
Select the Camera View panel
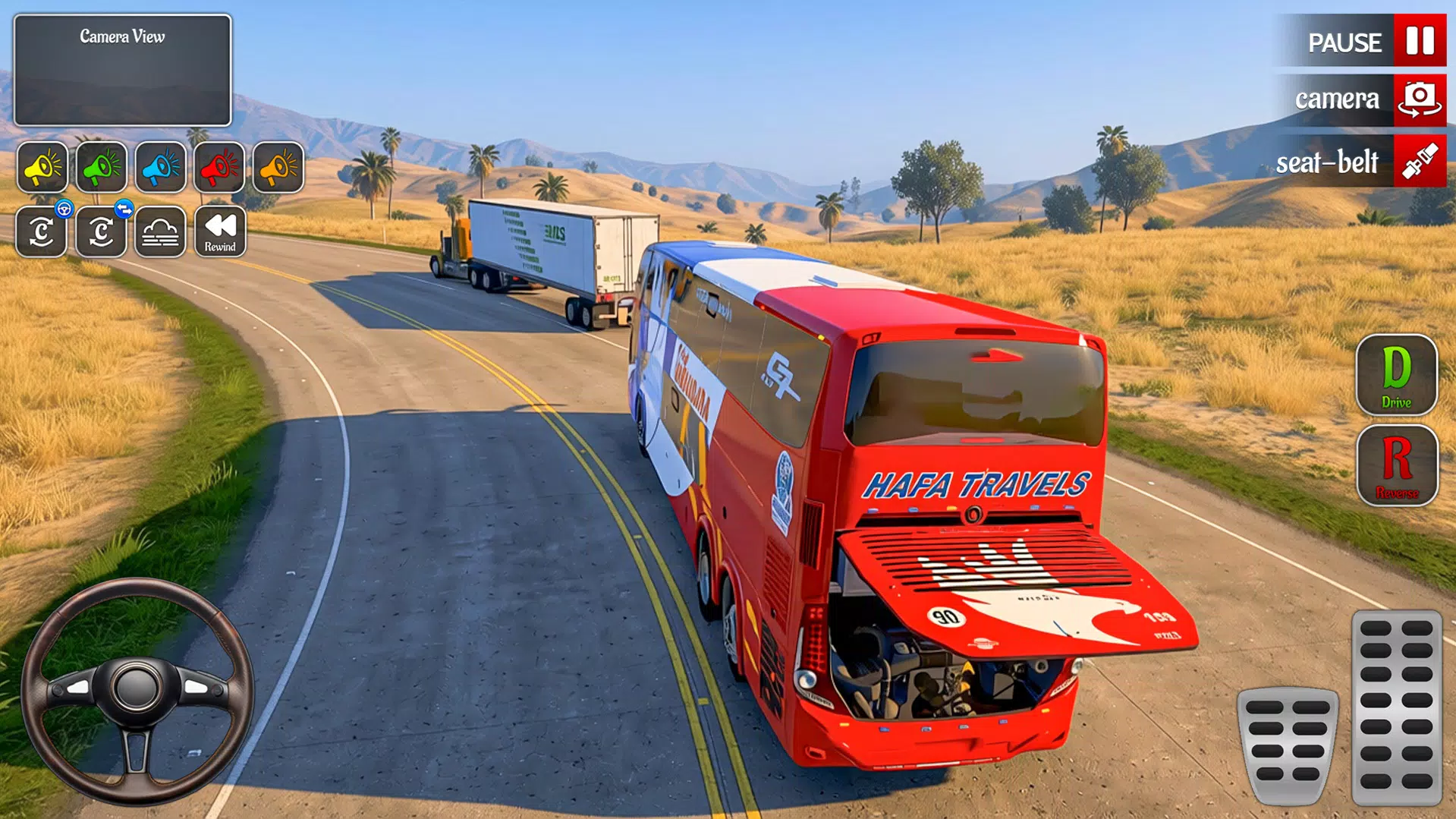[x=121, y=70]
